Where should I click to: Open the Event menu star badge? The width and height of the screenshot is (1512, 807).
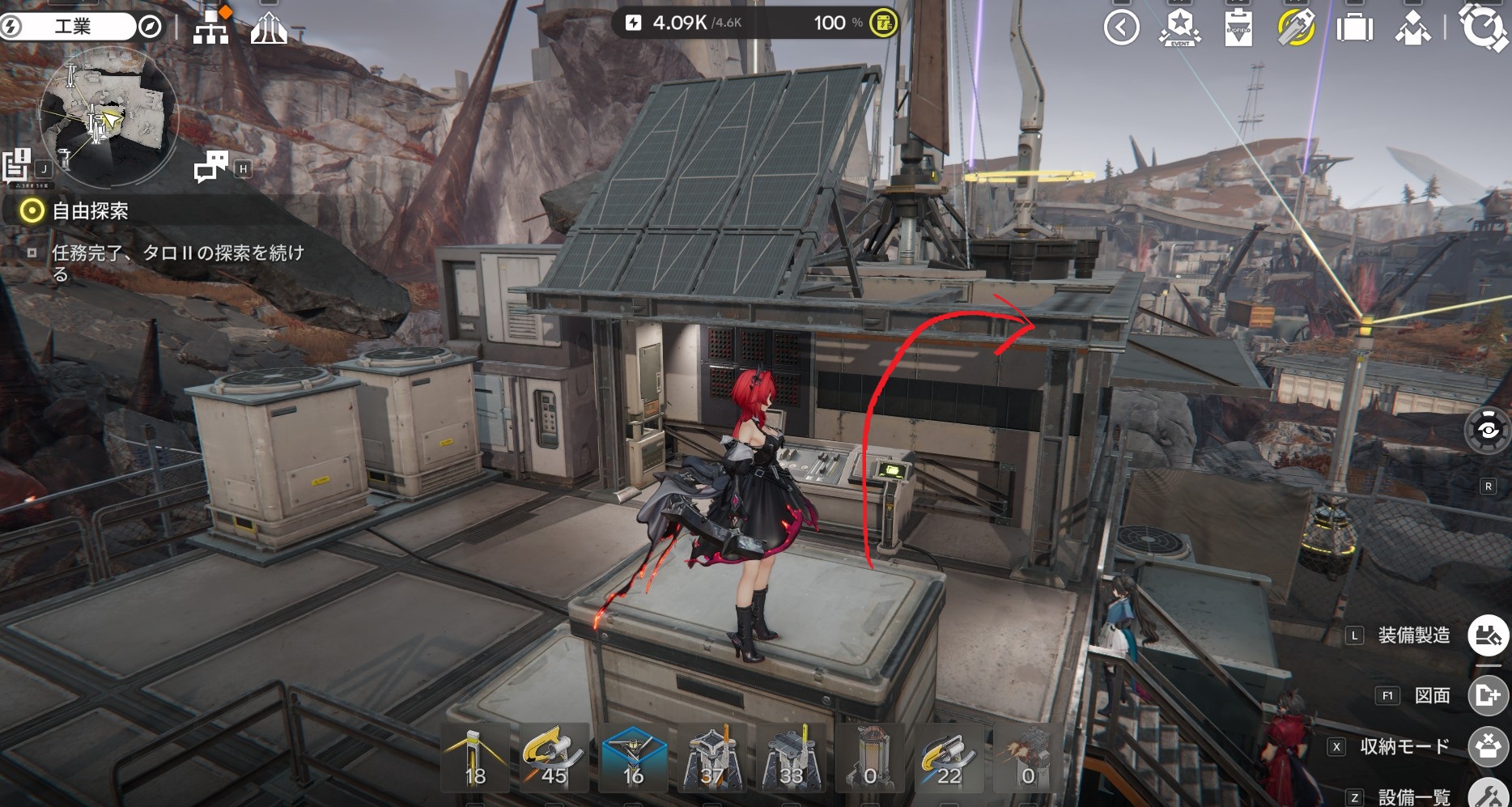click(x=1179, y=28)
